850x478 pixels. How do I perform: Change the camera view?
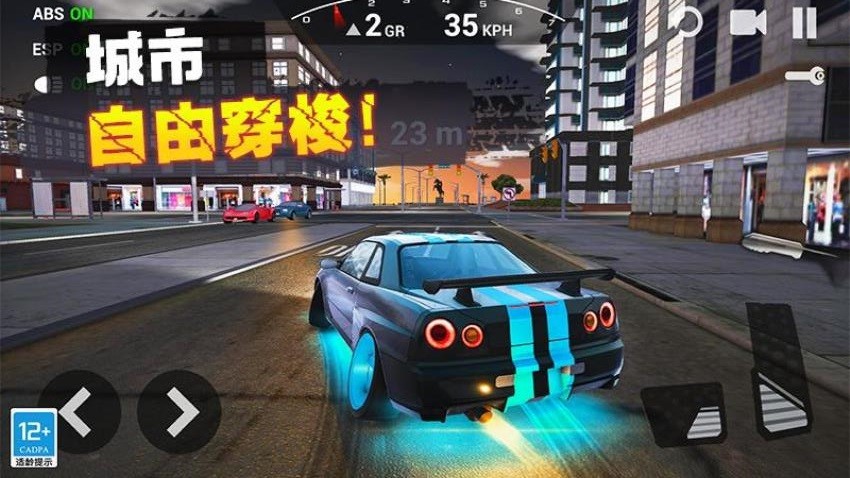point(747,22)
